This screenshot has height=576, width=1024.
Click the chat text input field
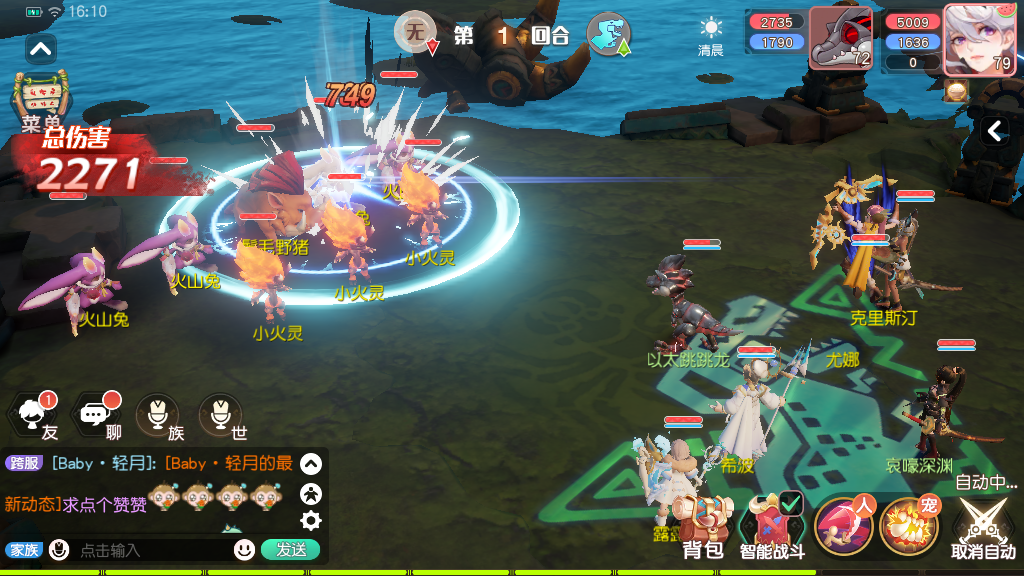click(150, 550)
